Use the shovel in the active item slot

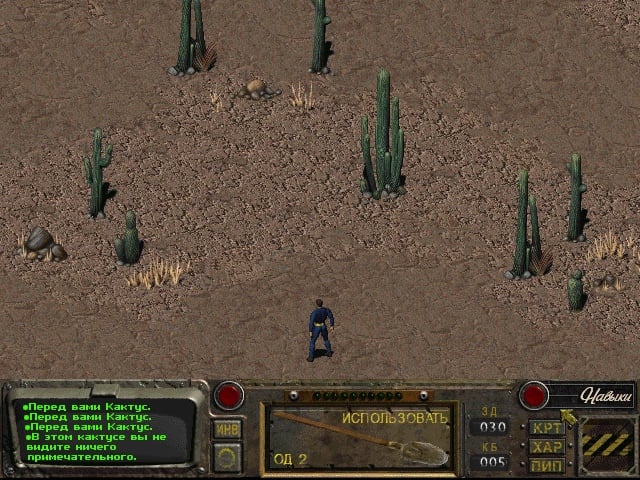[x=359, y=437]
